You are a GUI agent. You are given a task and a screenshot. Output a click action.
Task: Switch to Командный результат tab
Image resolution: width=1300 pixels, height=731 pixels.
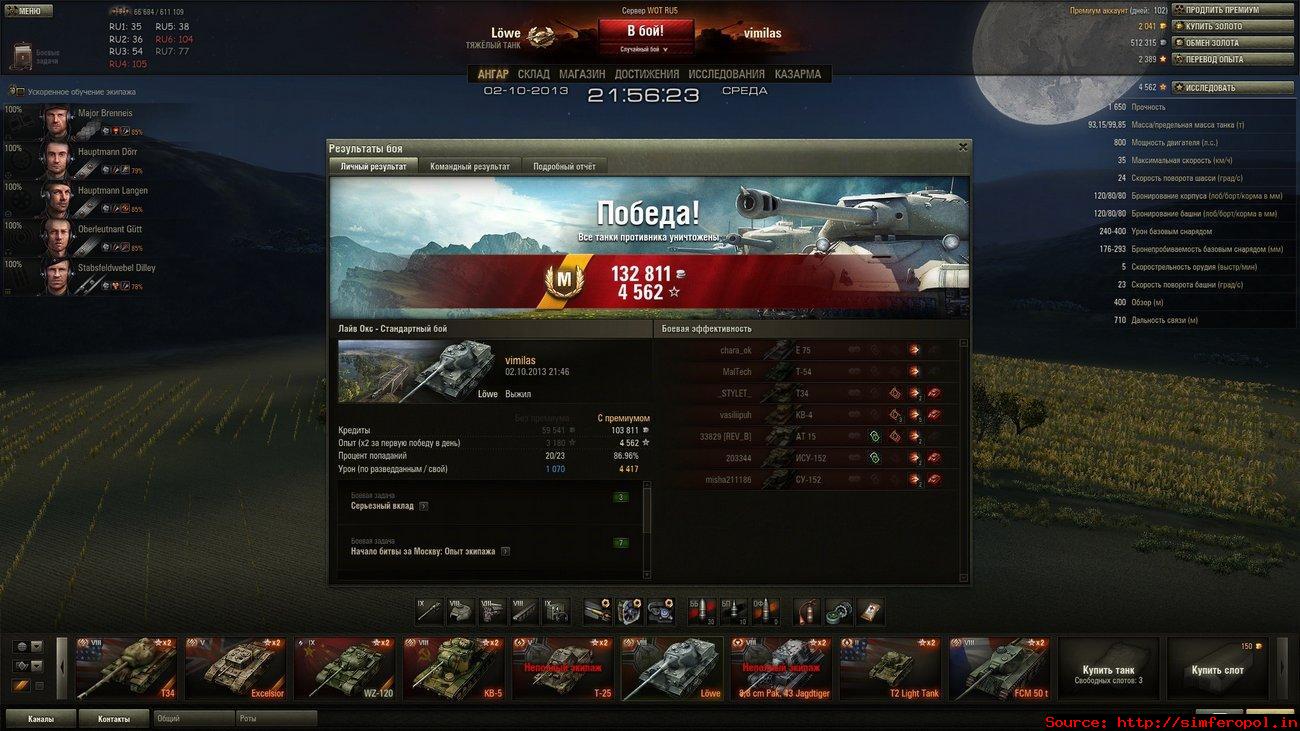469,167
